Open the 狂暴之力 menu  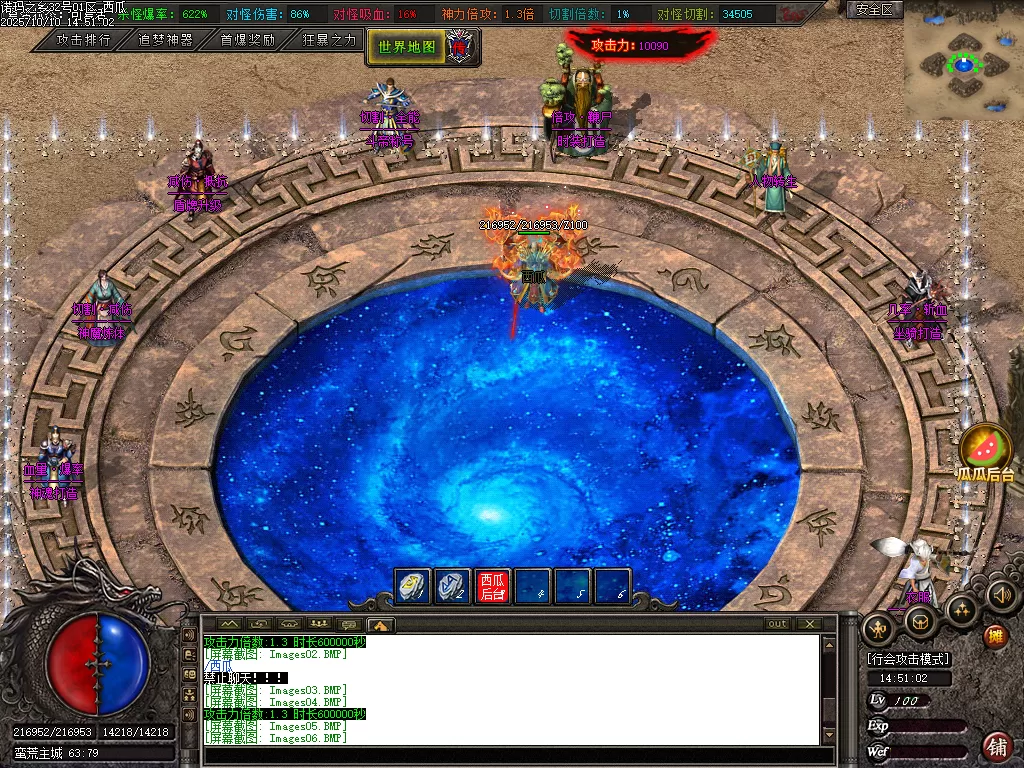(x=329, y=40)
